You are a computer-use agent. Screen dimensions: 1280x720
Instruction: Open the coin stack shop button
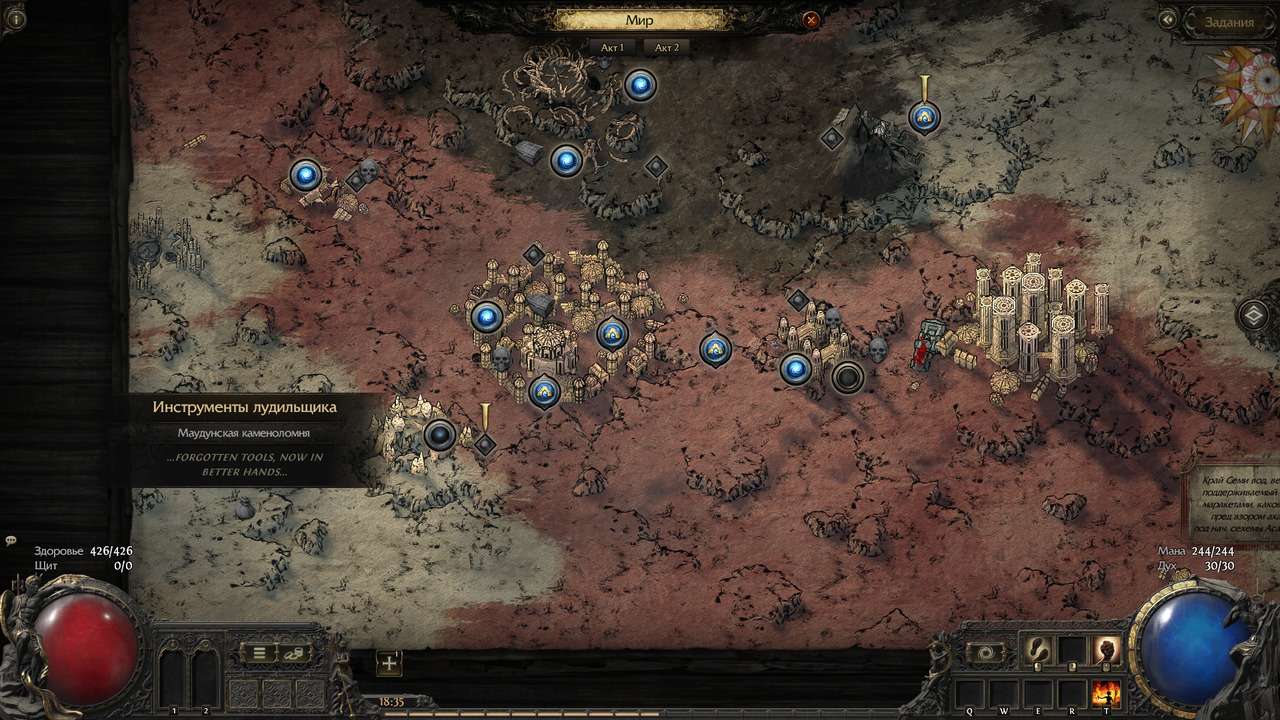pyautogui.click(x=294, y=653)
